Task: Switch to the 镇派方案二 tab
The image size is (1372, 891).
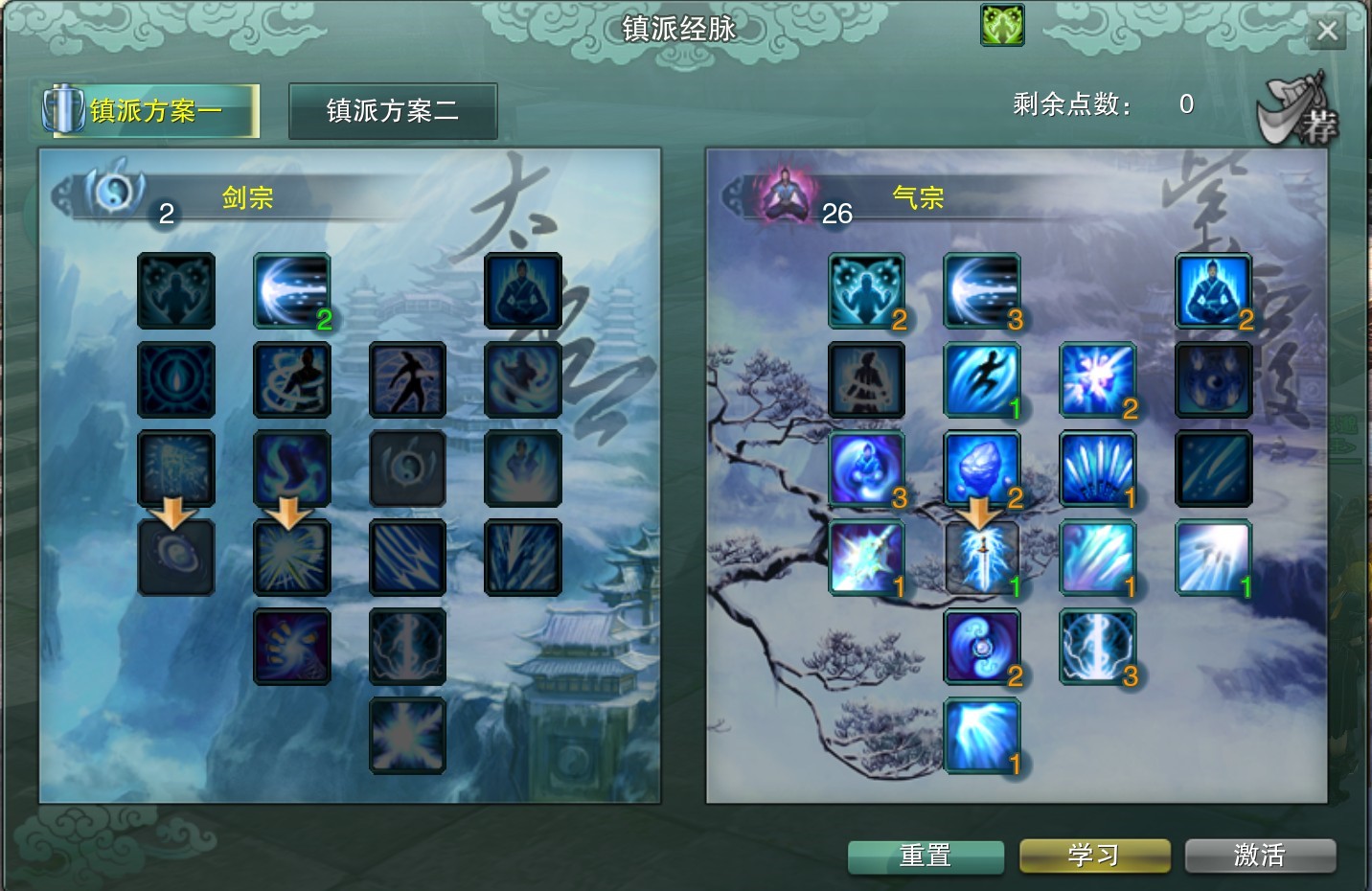Action: [393, 110]
